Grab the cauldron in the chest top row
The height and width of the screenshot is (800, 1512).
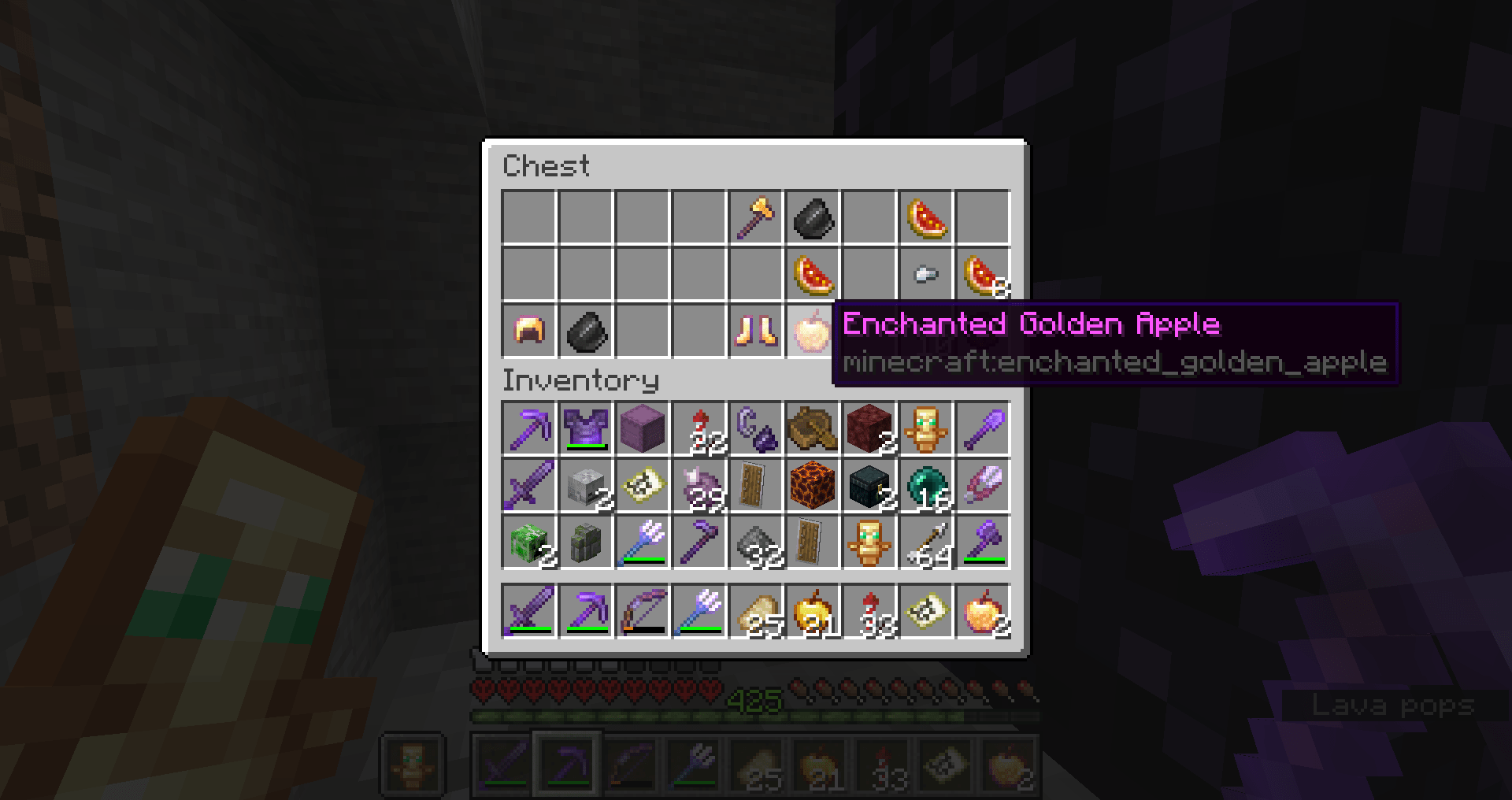click(813, 218)
